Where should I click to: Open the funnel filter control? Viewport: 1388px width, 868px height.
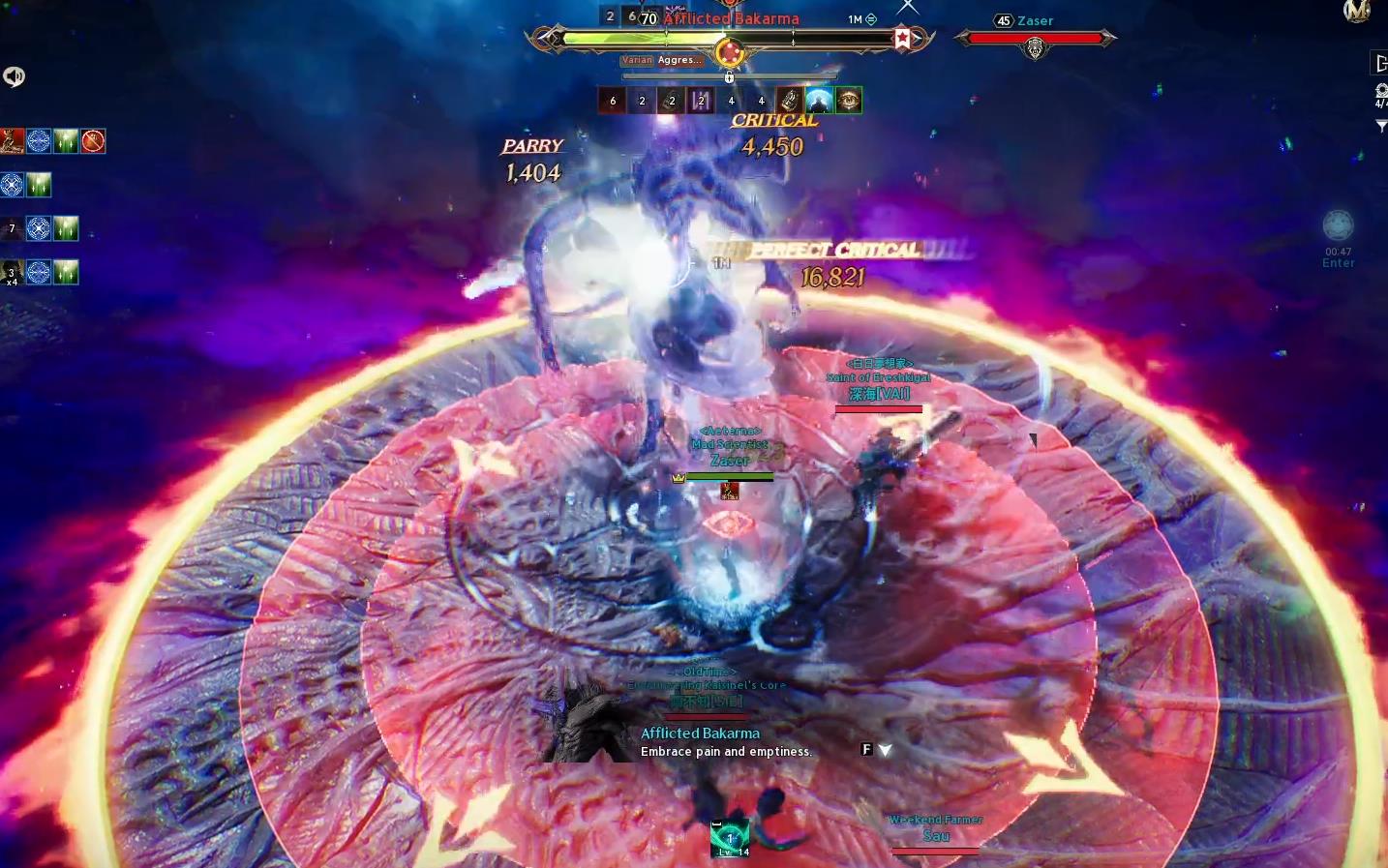[1381, 126]
